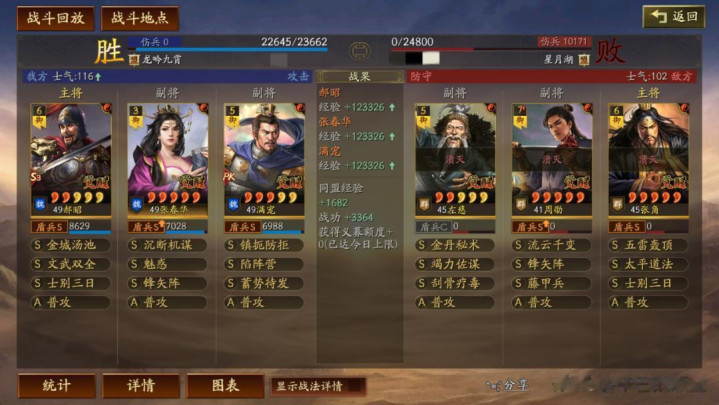
Task: Open the 战斗回放 battle replay
Action: (x=56, y=18)
